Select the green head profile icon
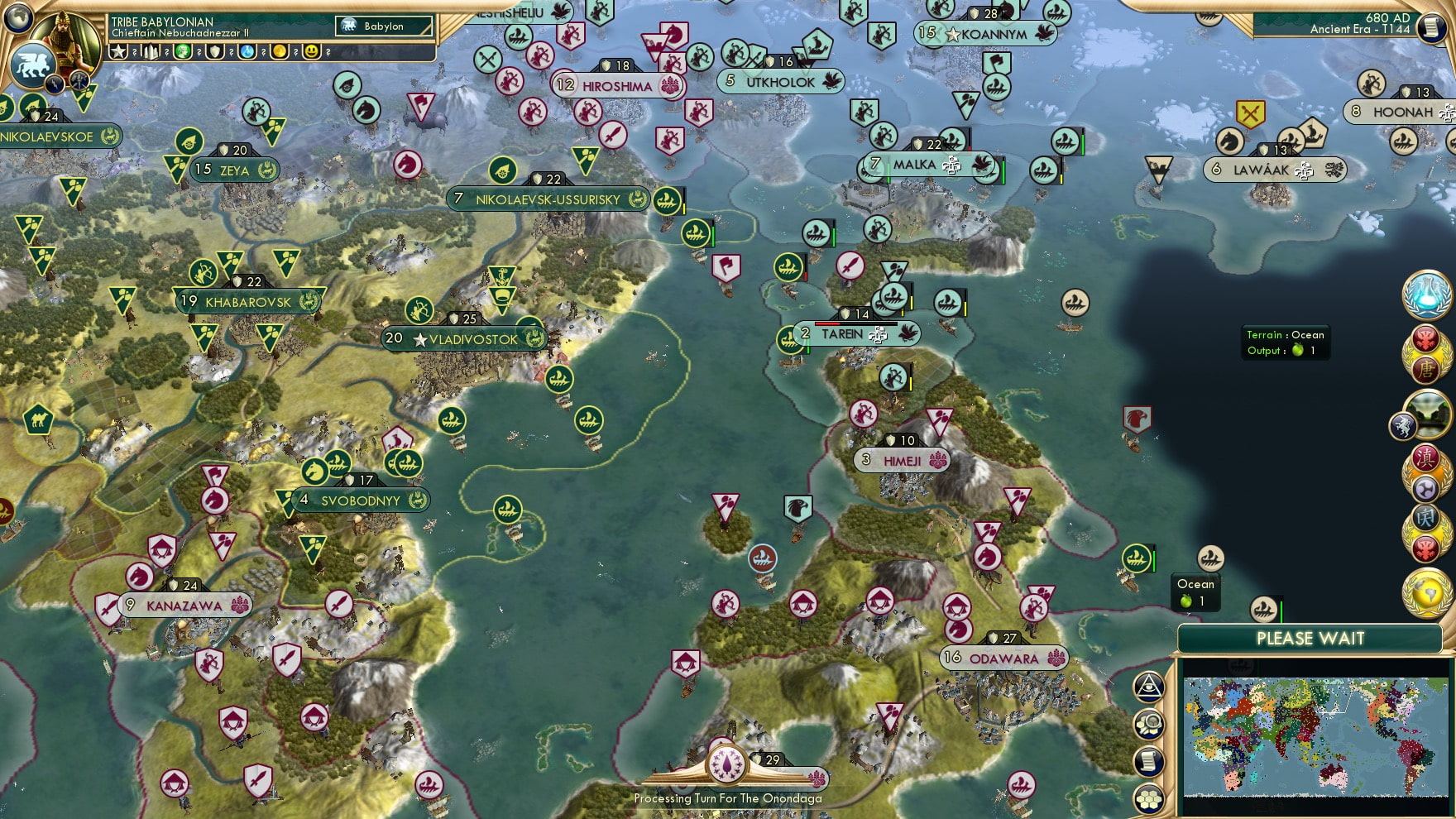Image resolution: width=1456 pixels, height=819 pixels. pos(184,52)
